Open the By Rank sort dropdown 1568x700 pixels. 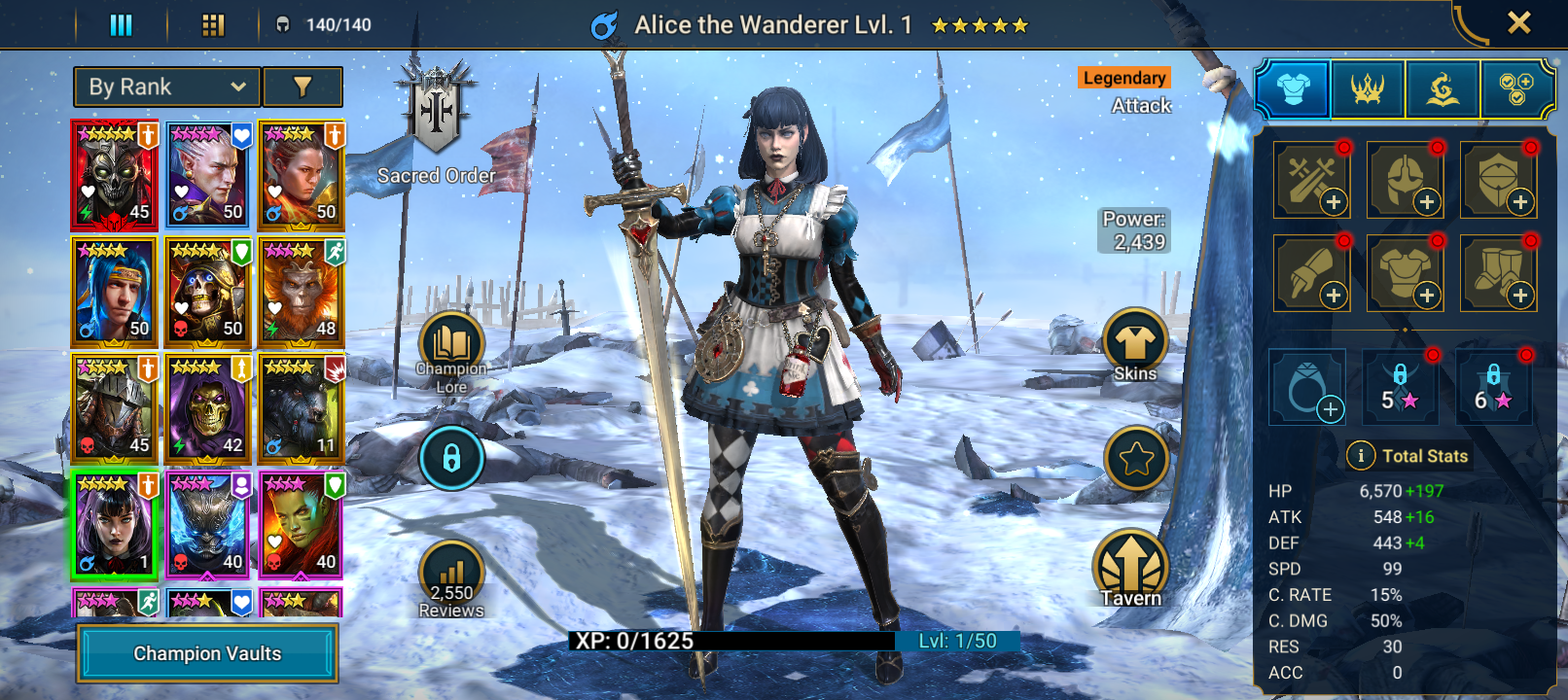(165, 87)
